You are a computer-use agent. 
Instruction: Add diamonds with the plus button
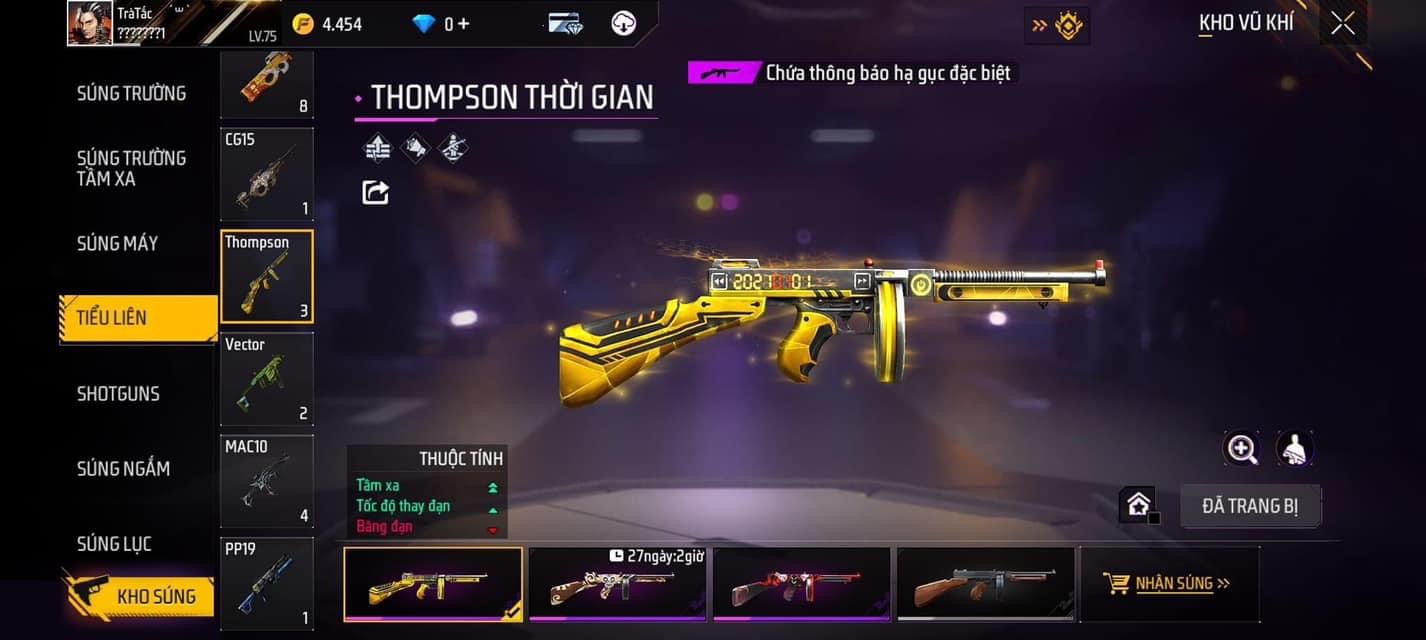tap(463, 23)
